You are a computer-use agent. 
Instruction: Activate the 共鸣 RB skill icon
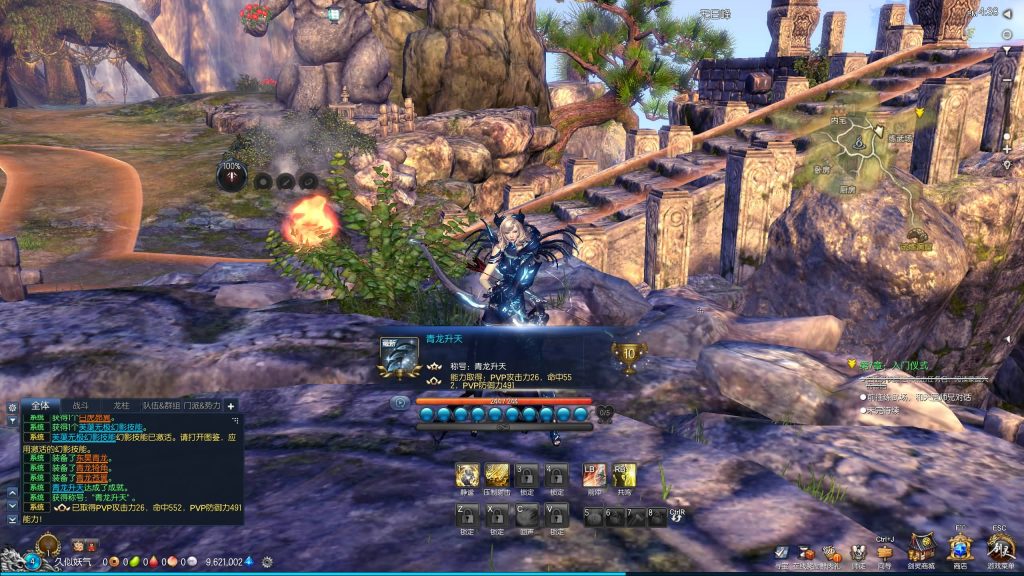(624, 474)
